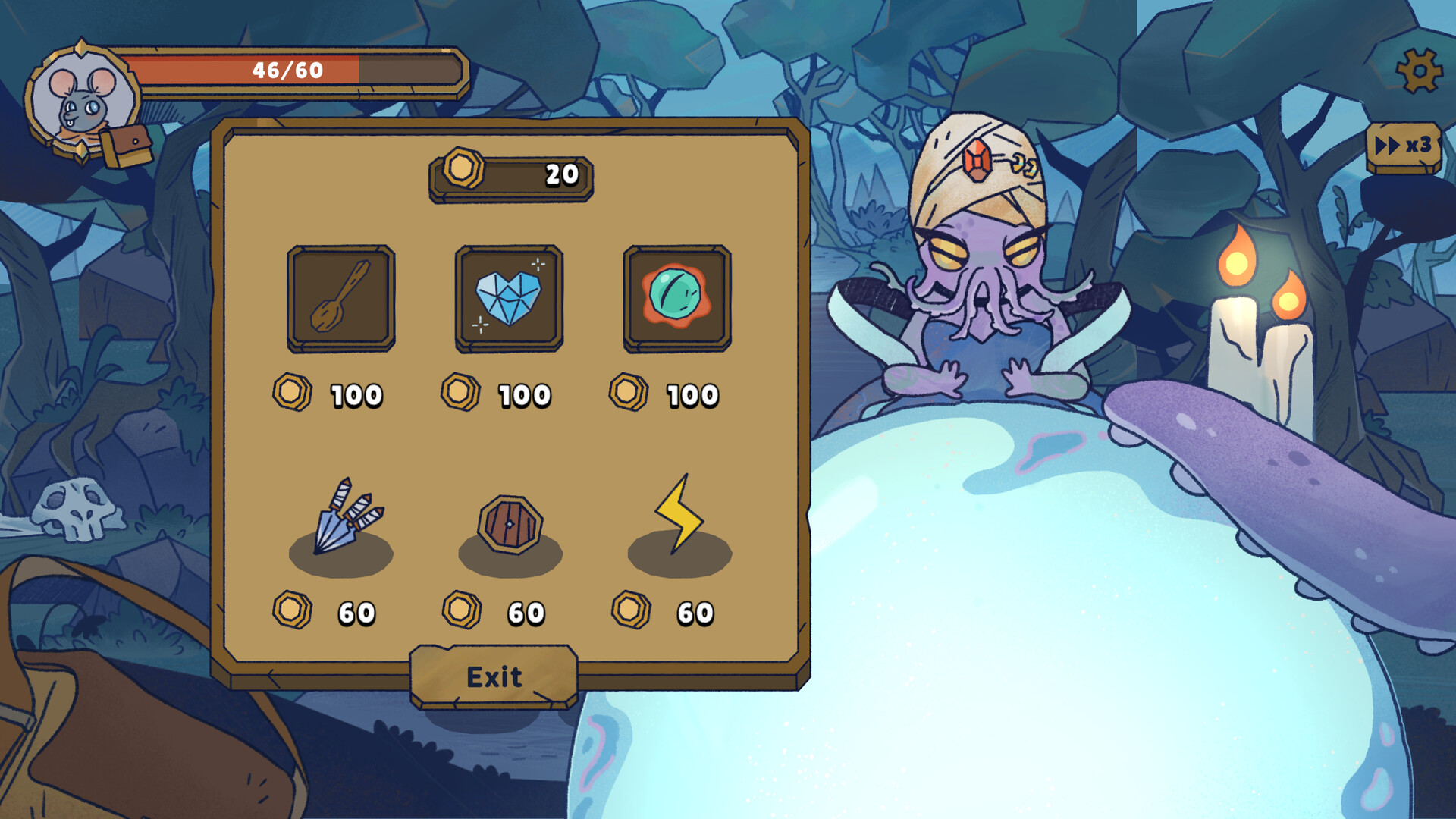The image size is (1456, 819).
Task: Click the coin total banner at the top
Action: pyautogui.click(x=512, y=176)
